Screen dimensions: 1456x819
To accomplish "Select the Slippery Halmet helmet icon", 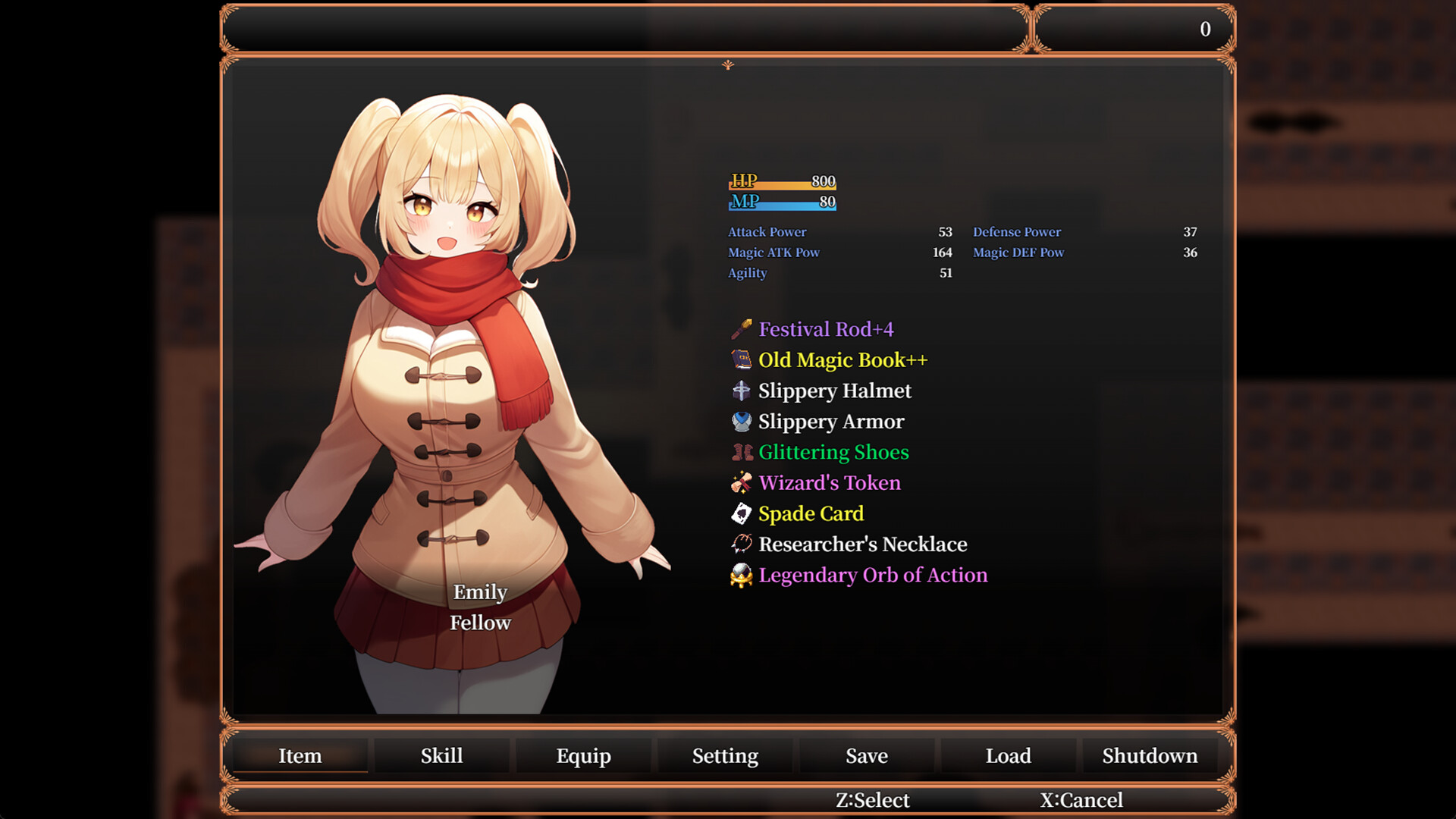I will point(741,391).
